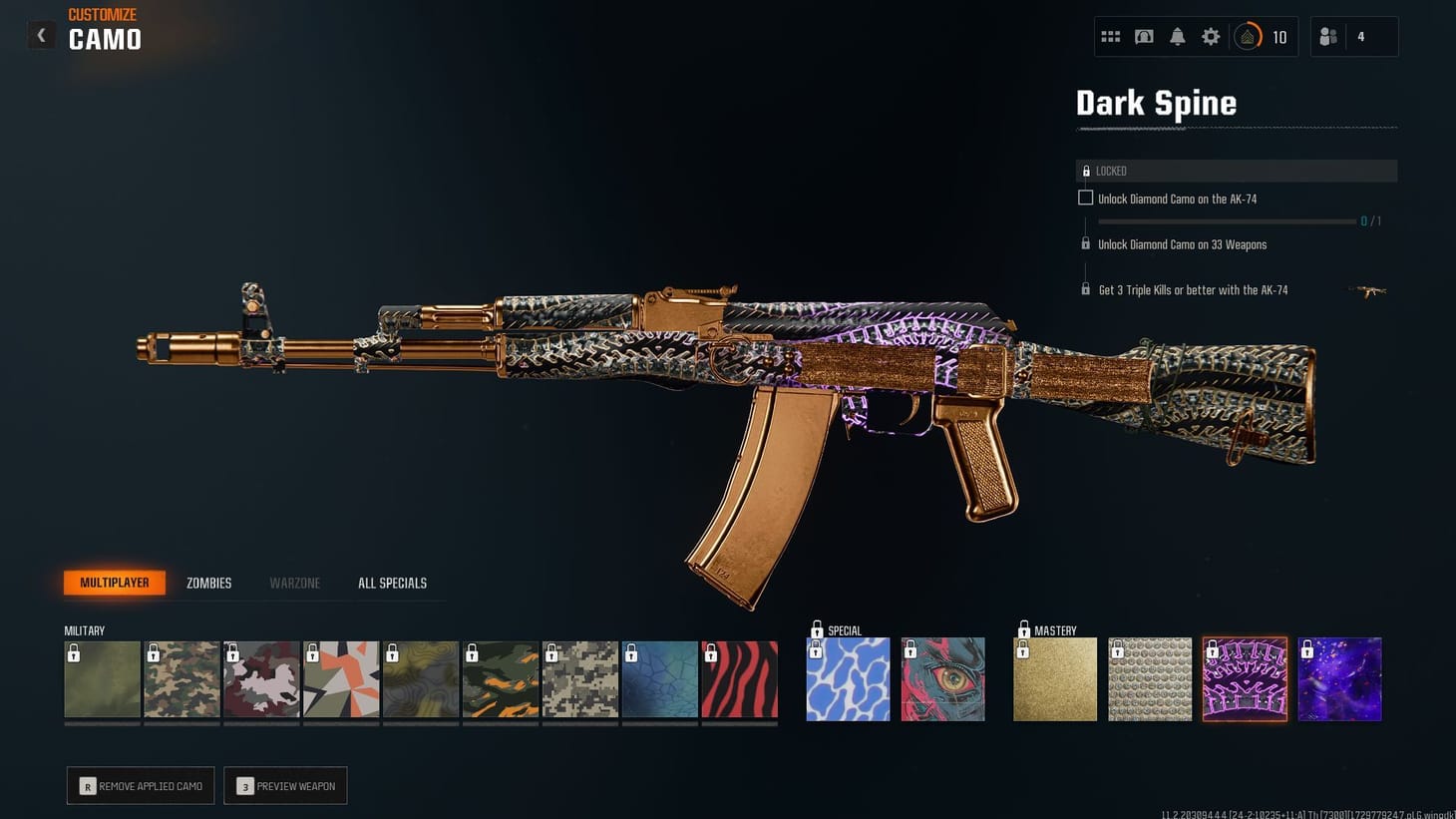Viewport: 1456px width, 819px height.
Task: Click the rank level 10 progress emblem
Action: (1248, 36)
